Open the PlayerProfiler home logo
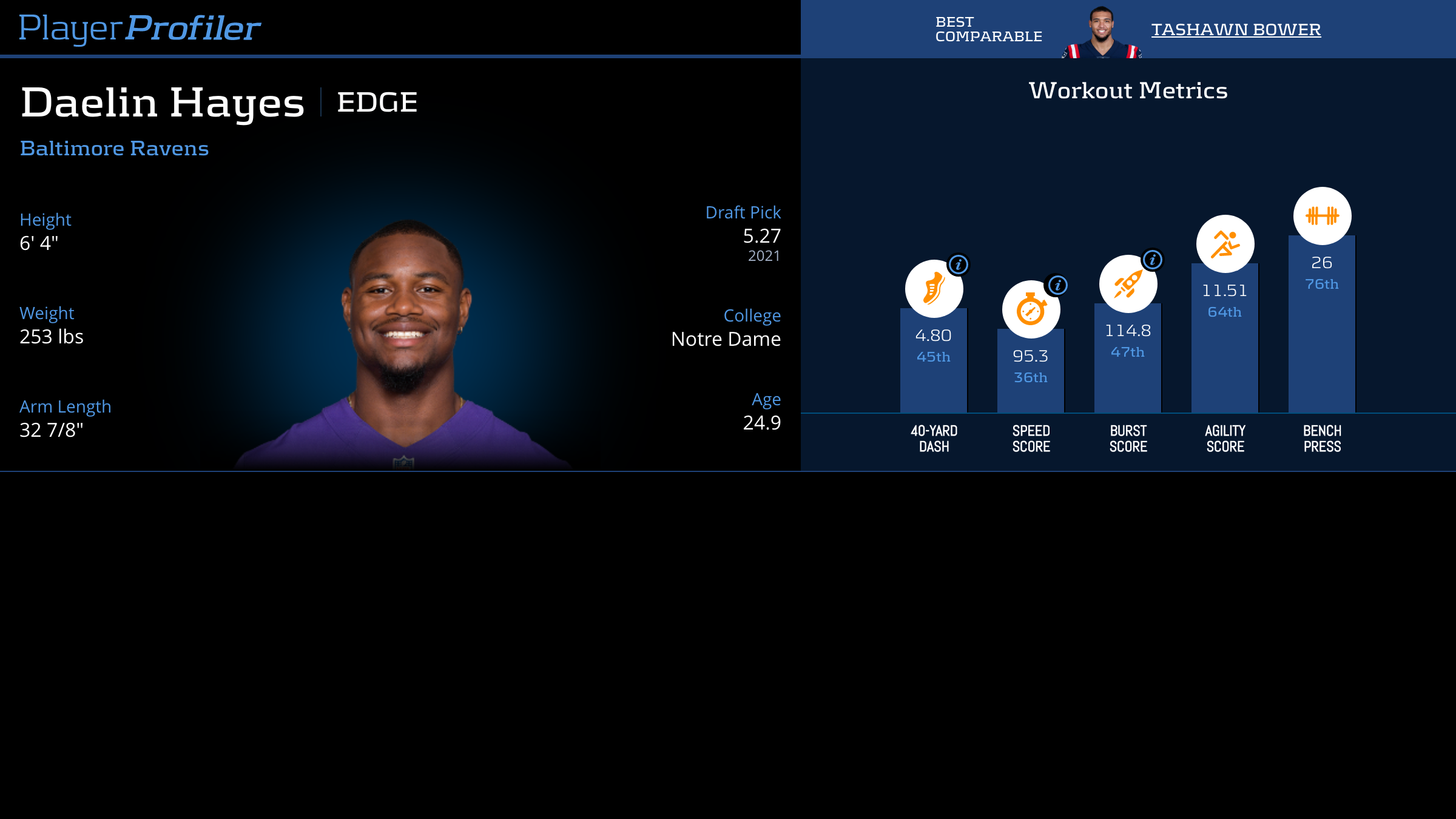Viewport: 1456px width, 819px height. 140,28
